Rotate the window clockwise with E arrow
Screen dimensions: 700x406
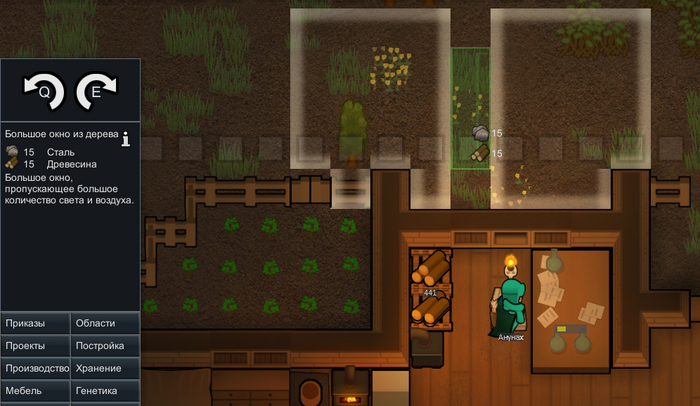coord(97,92)
